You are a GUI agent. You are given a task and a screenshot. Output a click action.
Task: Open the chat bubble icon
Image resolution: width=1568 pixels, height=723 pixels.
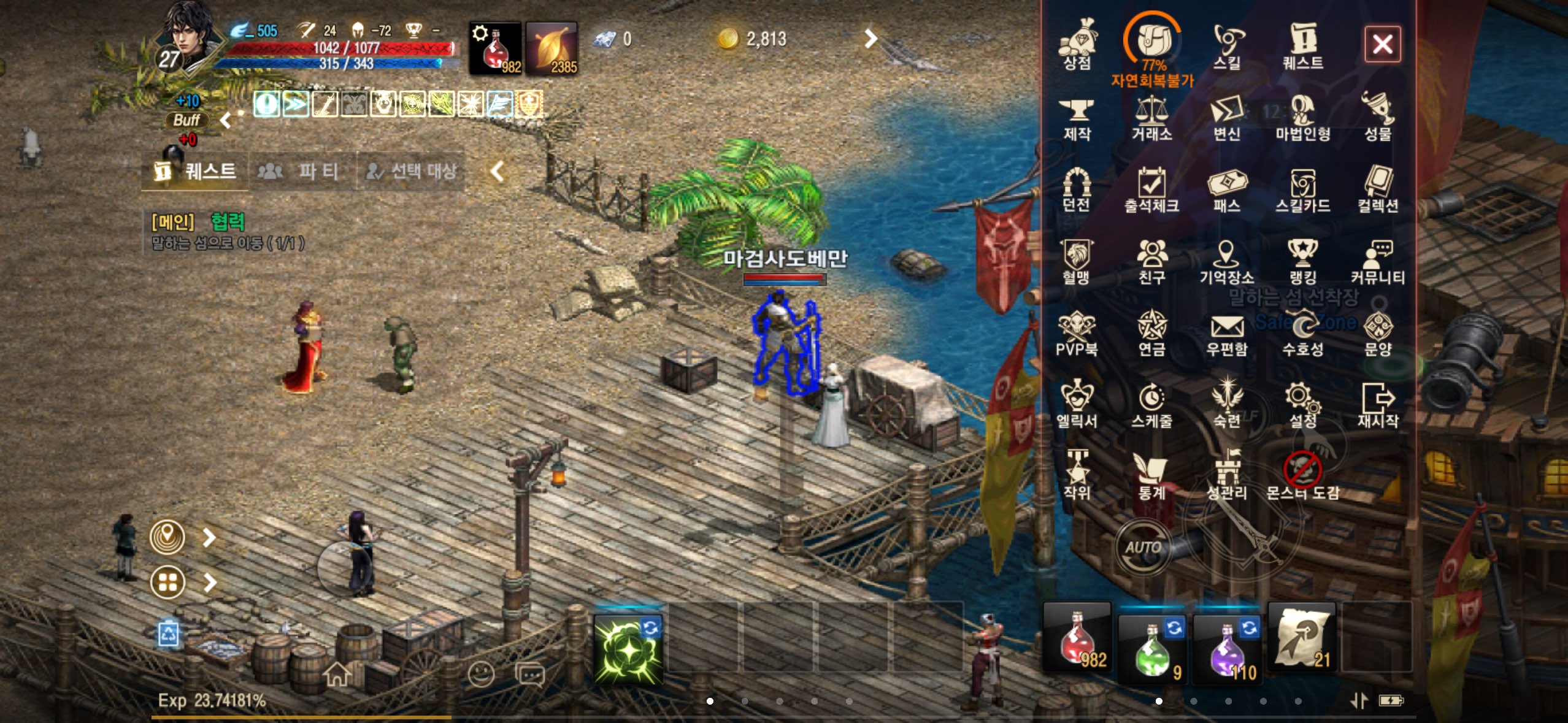[x=530, y=675]
